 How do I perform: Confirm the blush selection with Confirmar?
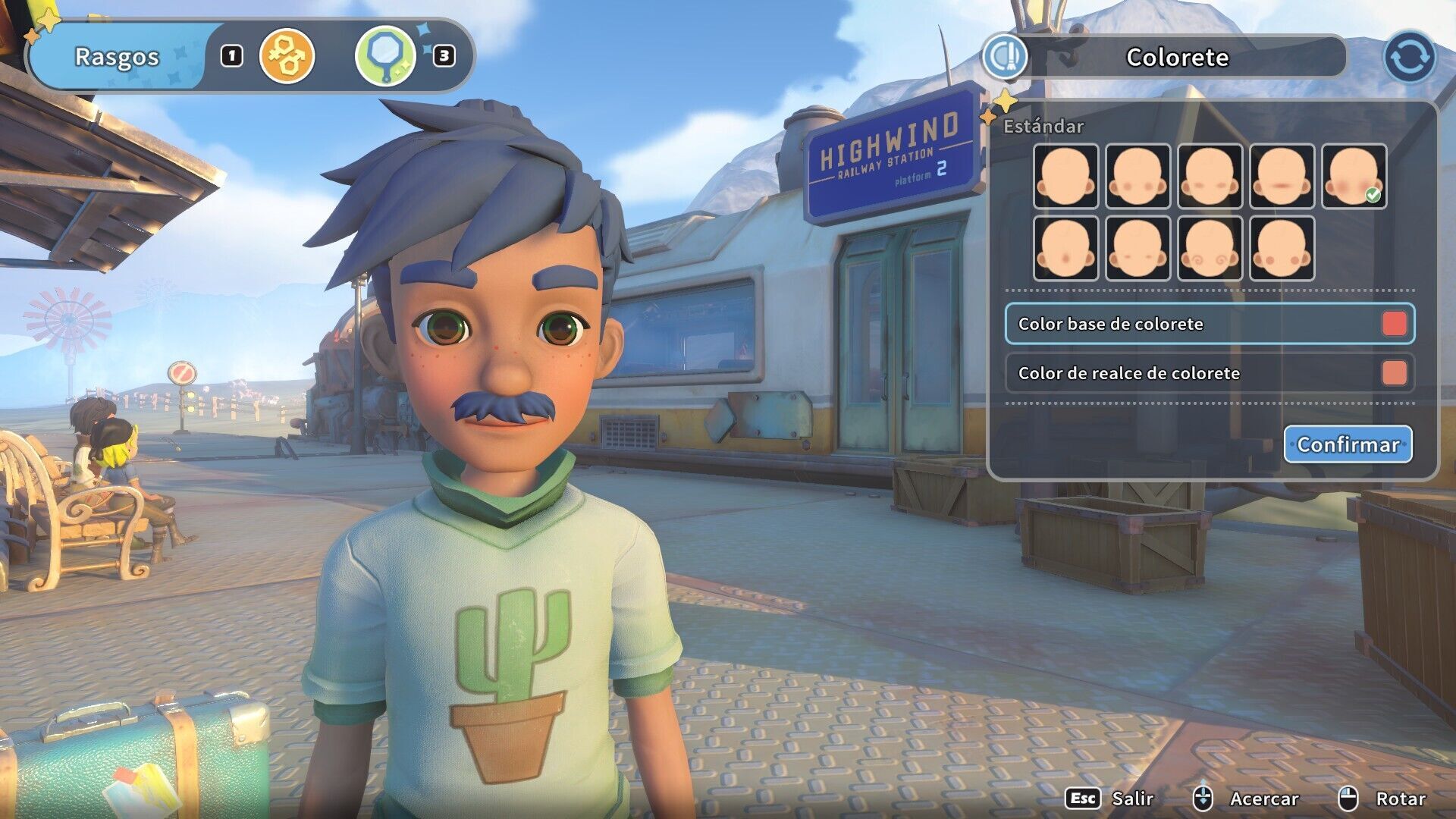coord(1348,444)
